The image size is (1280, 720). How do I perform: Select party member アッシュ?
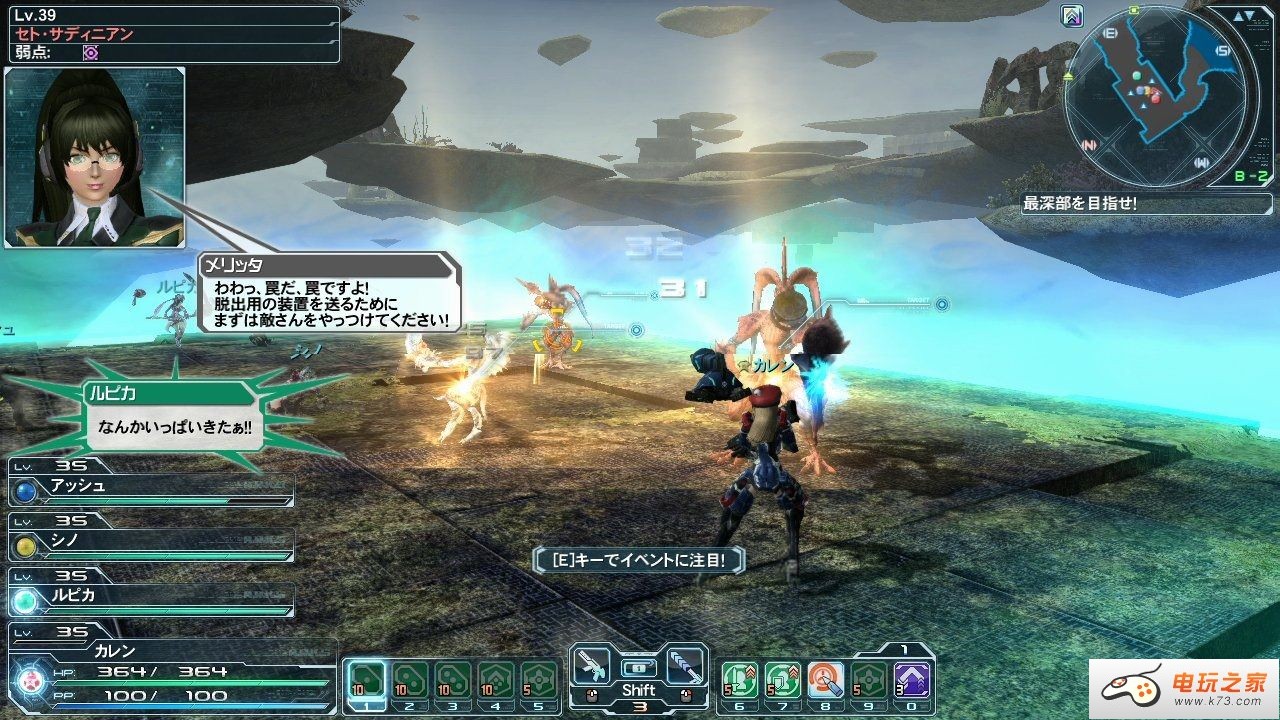point(152,488)
